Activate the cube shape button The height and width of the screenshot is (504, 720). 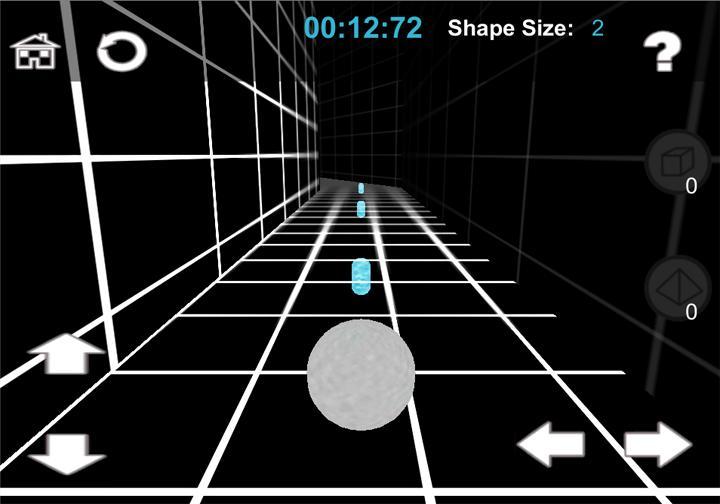tap(677, 161)
